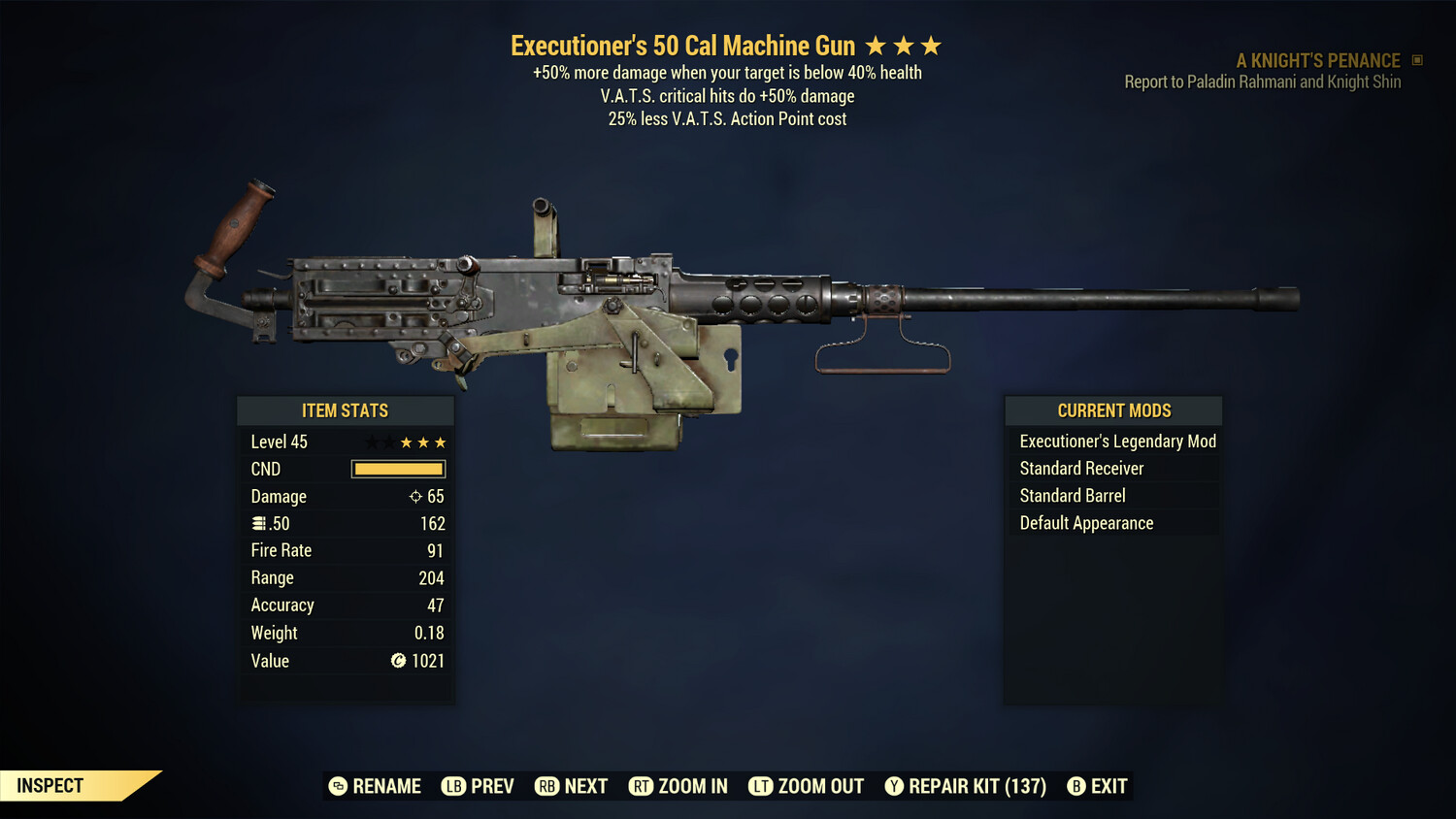
Task: Select the Executioner's Legendary Mod entry
Action: pyautogui.click(x=1116, y=441)
